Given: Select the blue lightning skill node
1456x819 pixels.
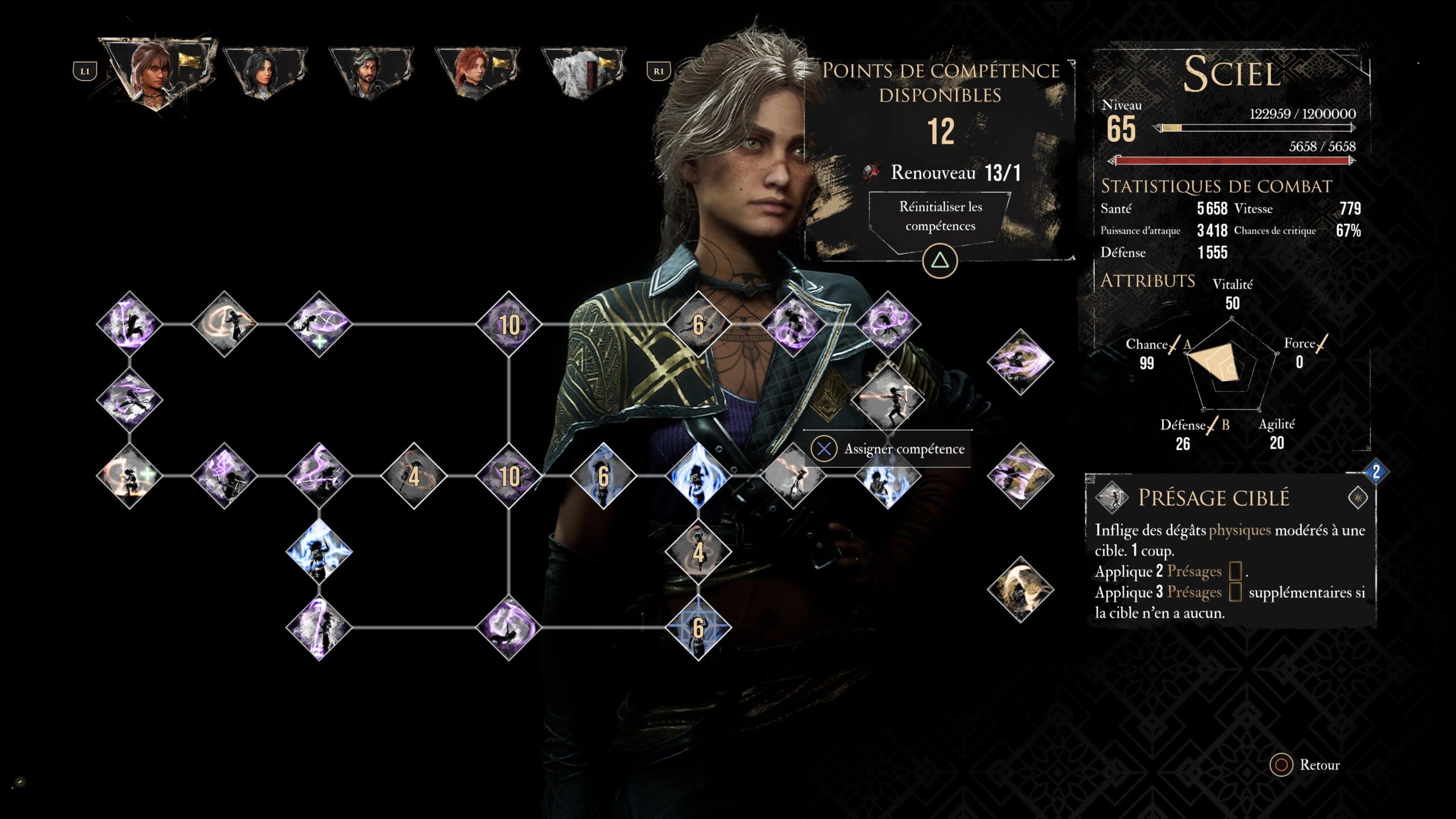Looking at the screenshot, I should (x=319, y=551).
